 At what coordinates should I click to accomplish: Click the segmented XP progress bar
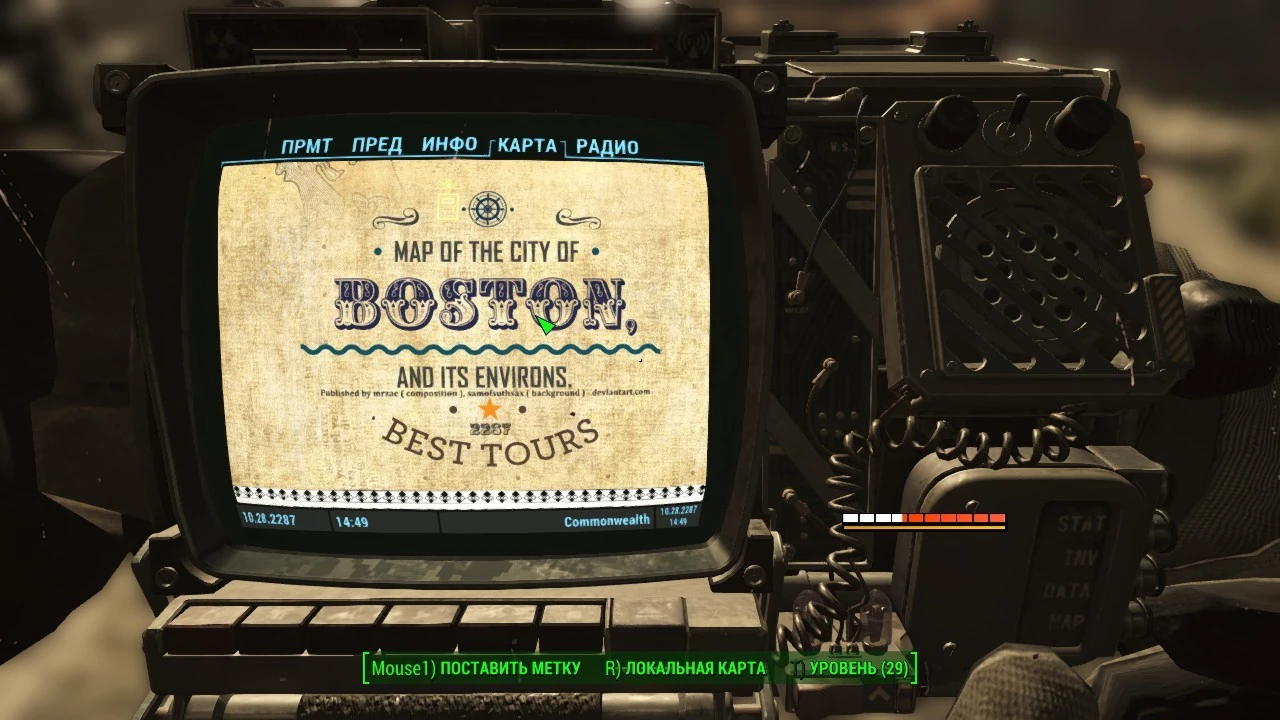coord(925,519)
